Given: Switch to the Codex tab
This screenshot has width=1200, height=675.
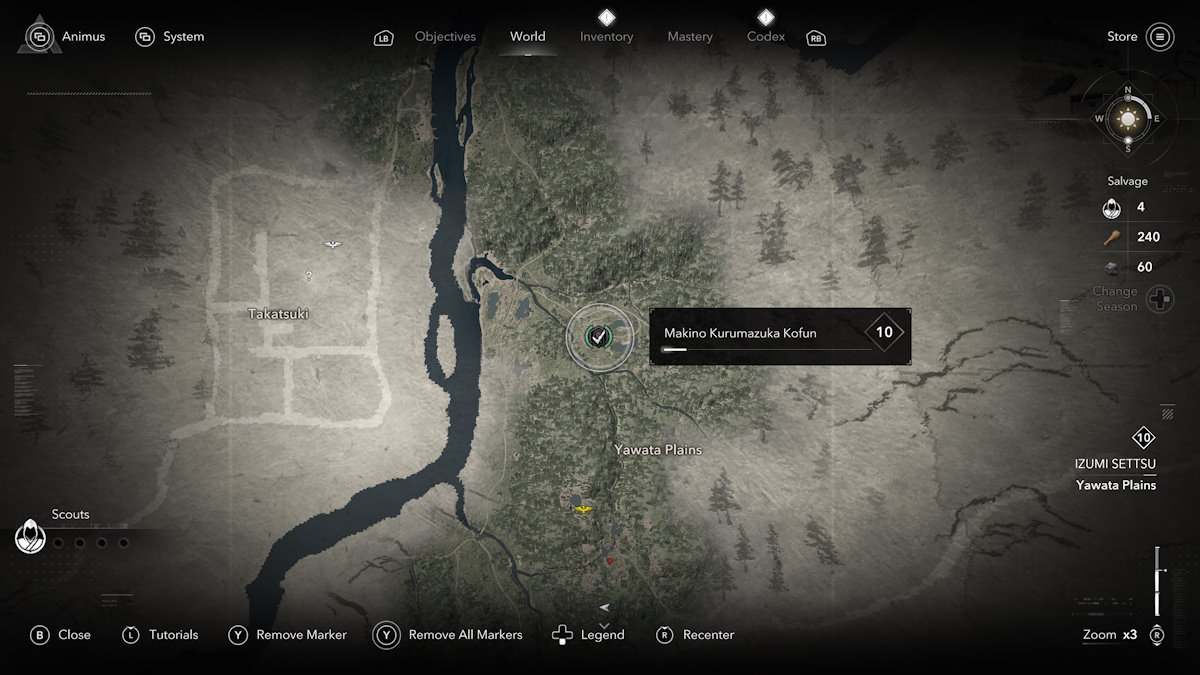Looking at the screenshot, I should pos(766,37).
